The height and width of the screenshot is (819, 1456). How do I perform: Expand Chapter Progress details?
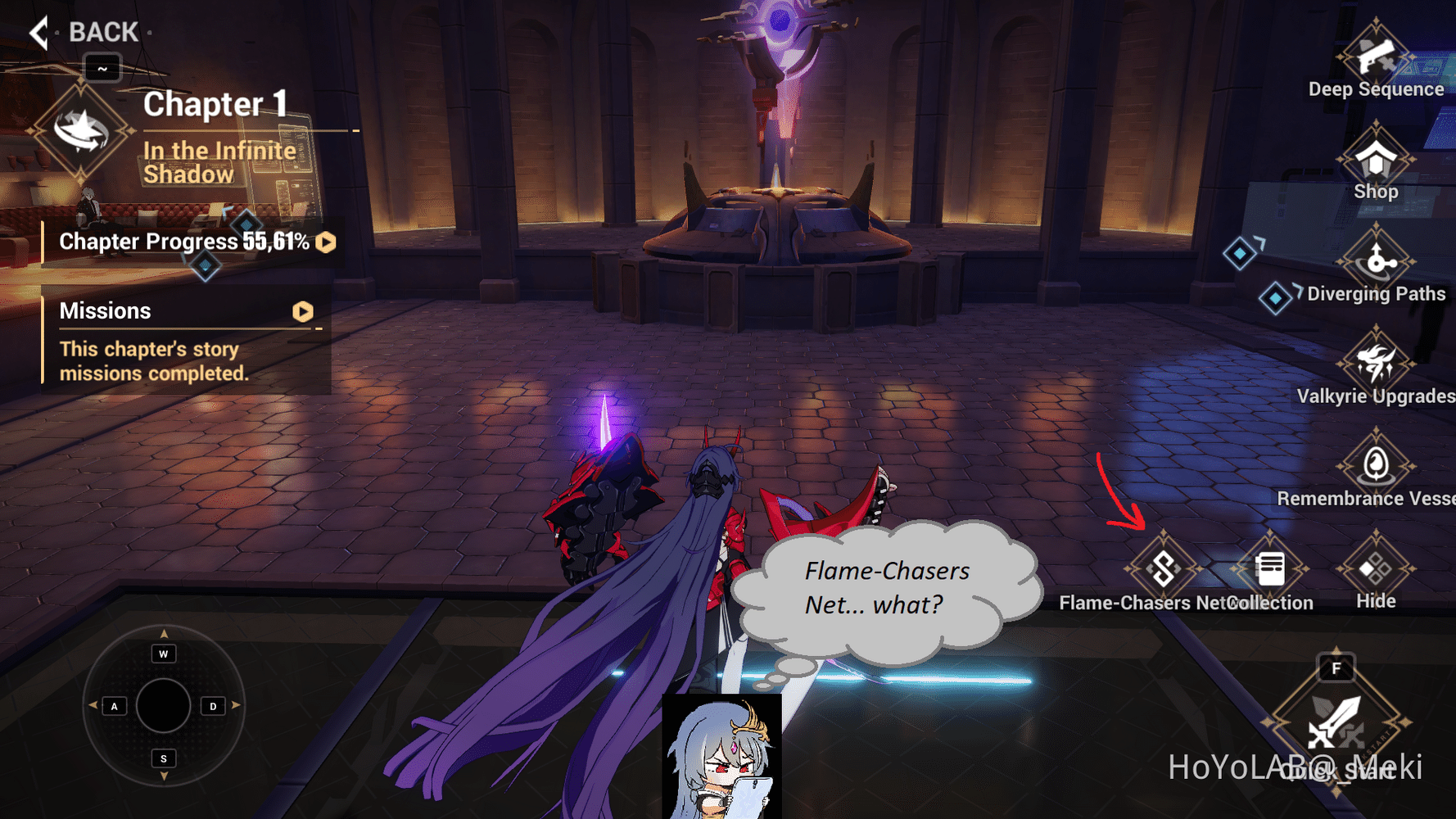click(x=325, y=242)
